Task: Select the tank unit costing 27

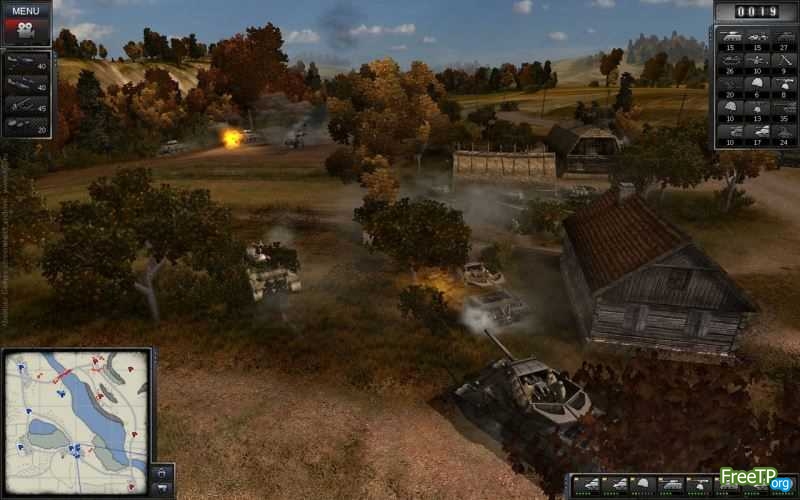Action: pos(785,39)
